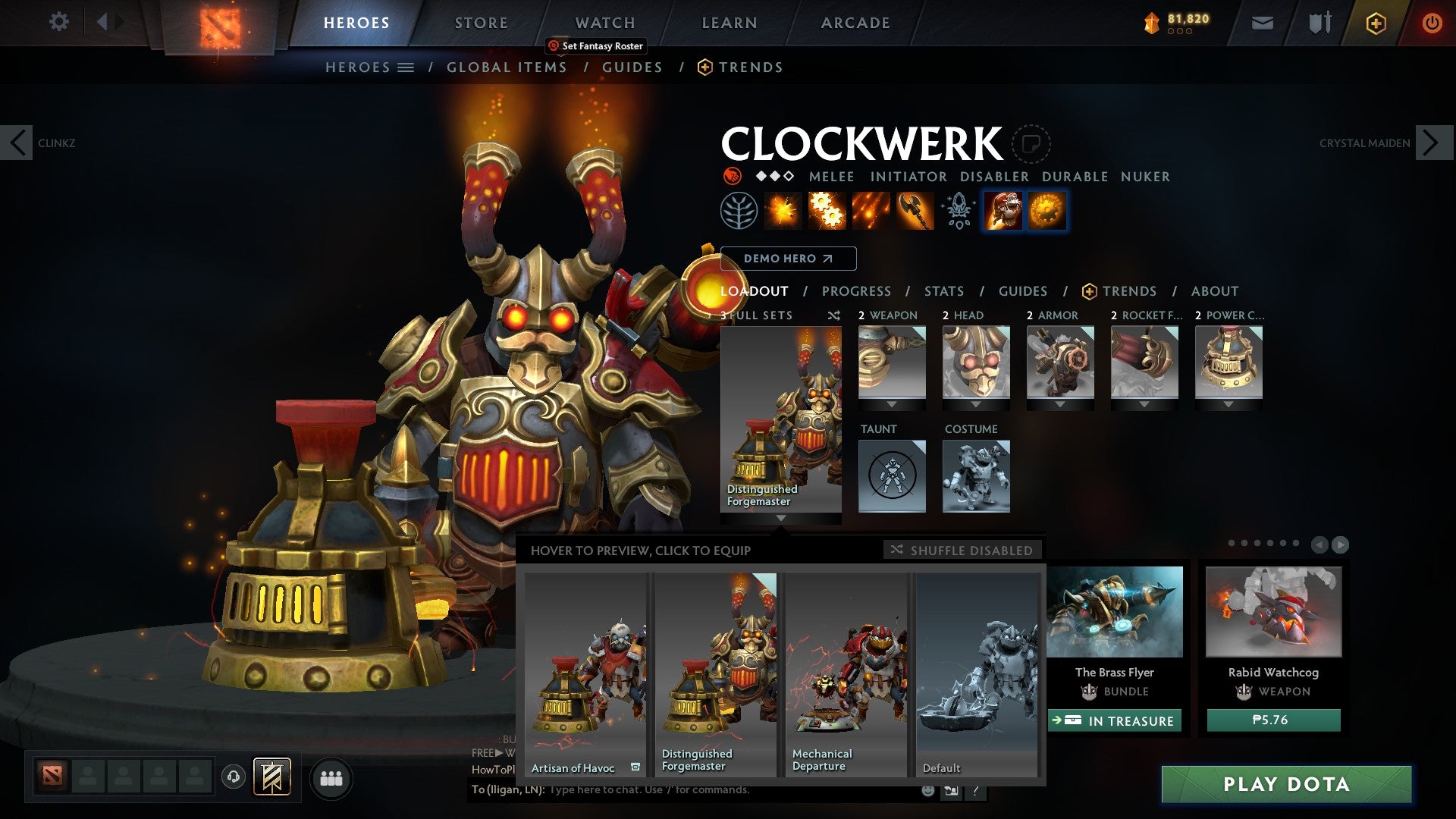Open the Power Cogs ability icon

coord(827,212)
